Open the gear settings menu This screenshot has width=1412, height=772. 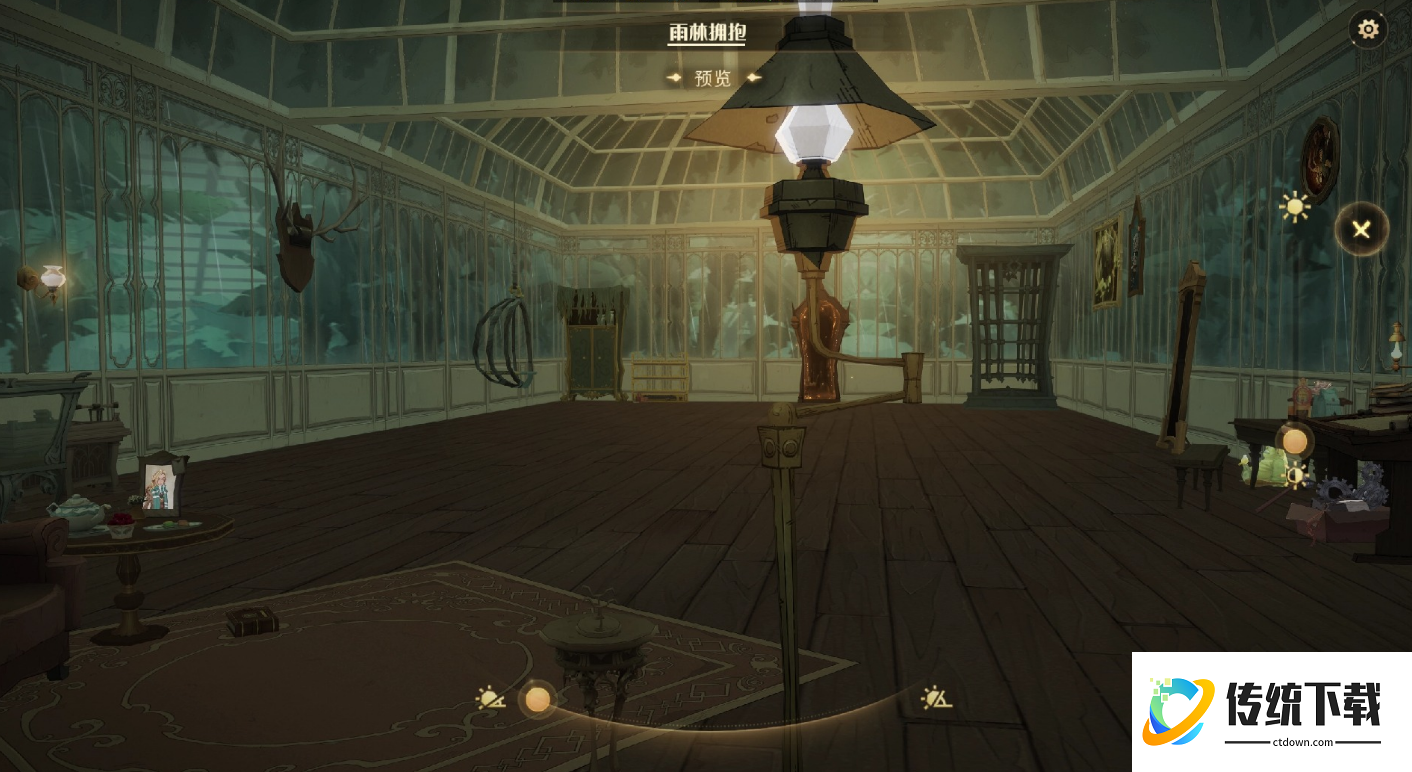(1368, 29)
